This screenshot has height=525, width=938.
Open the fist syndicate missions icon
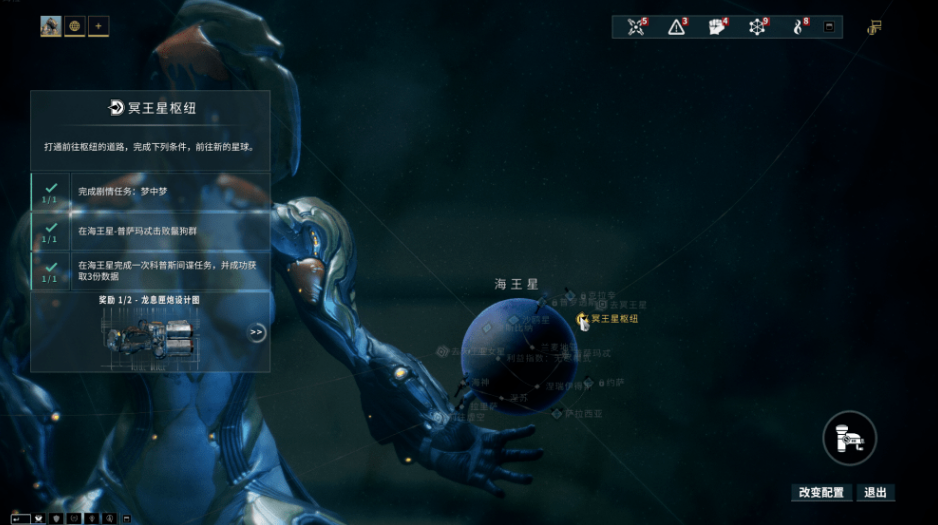point(717,27)
